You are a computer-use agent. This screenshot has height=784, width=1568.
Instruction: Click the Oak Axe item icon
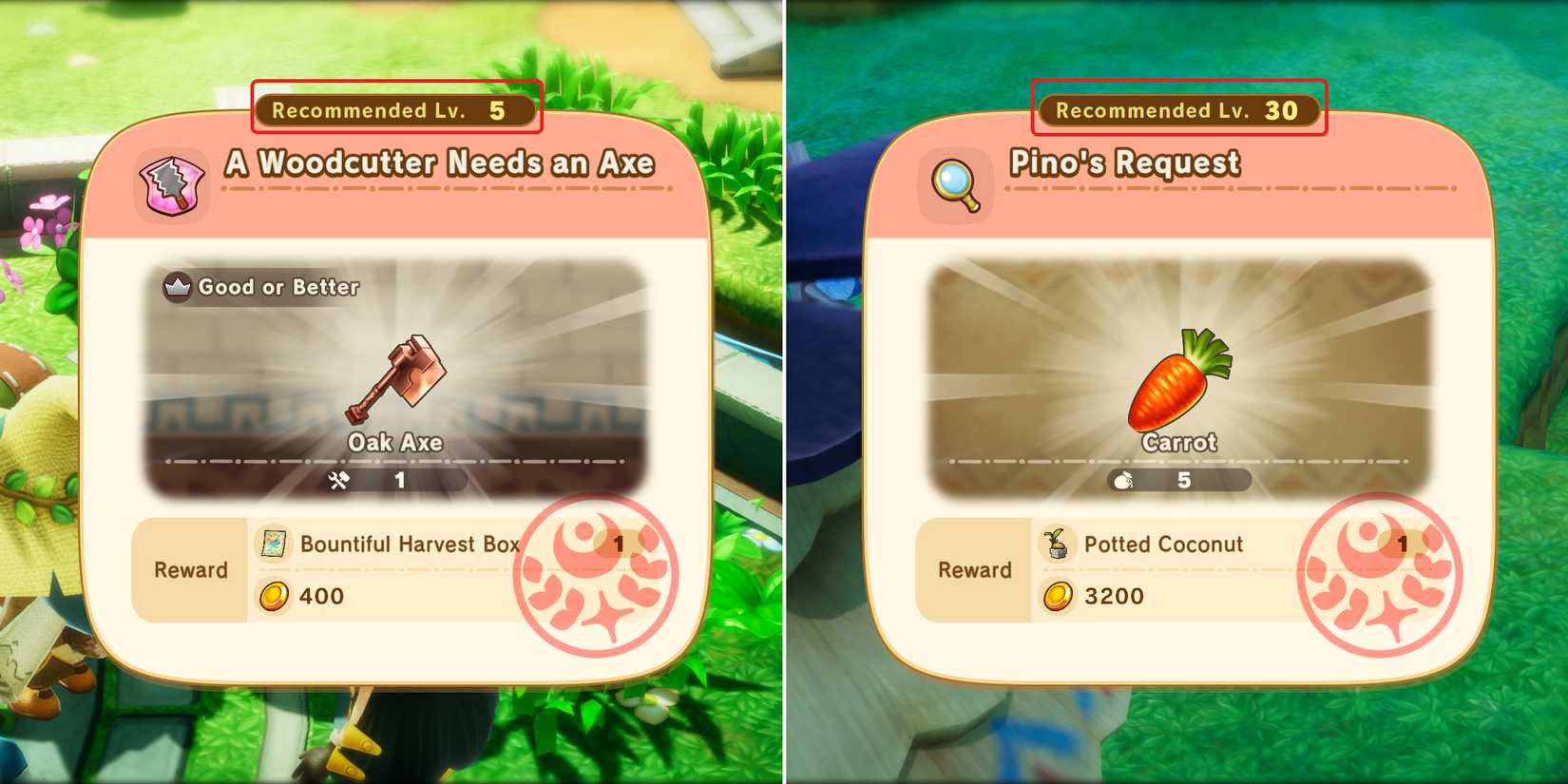point(399,375)
